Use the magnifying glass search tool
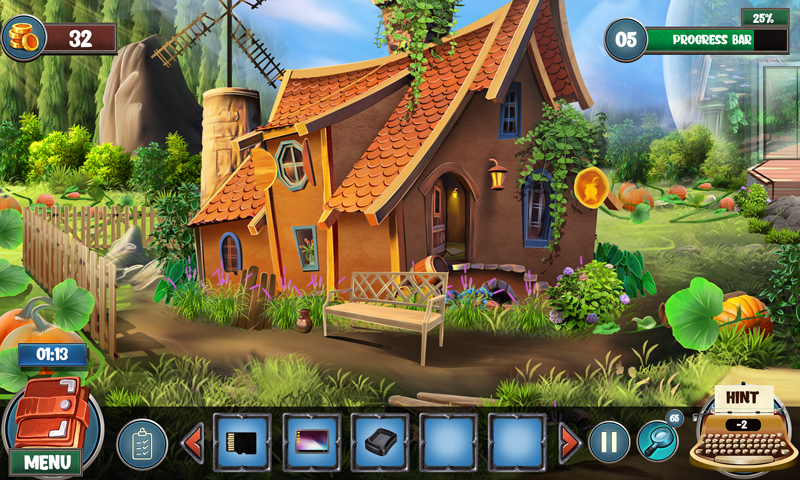The image size is (800, 480). click(658, 438)
